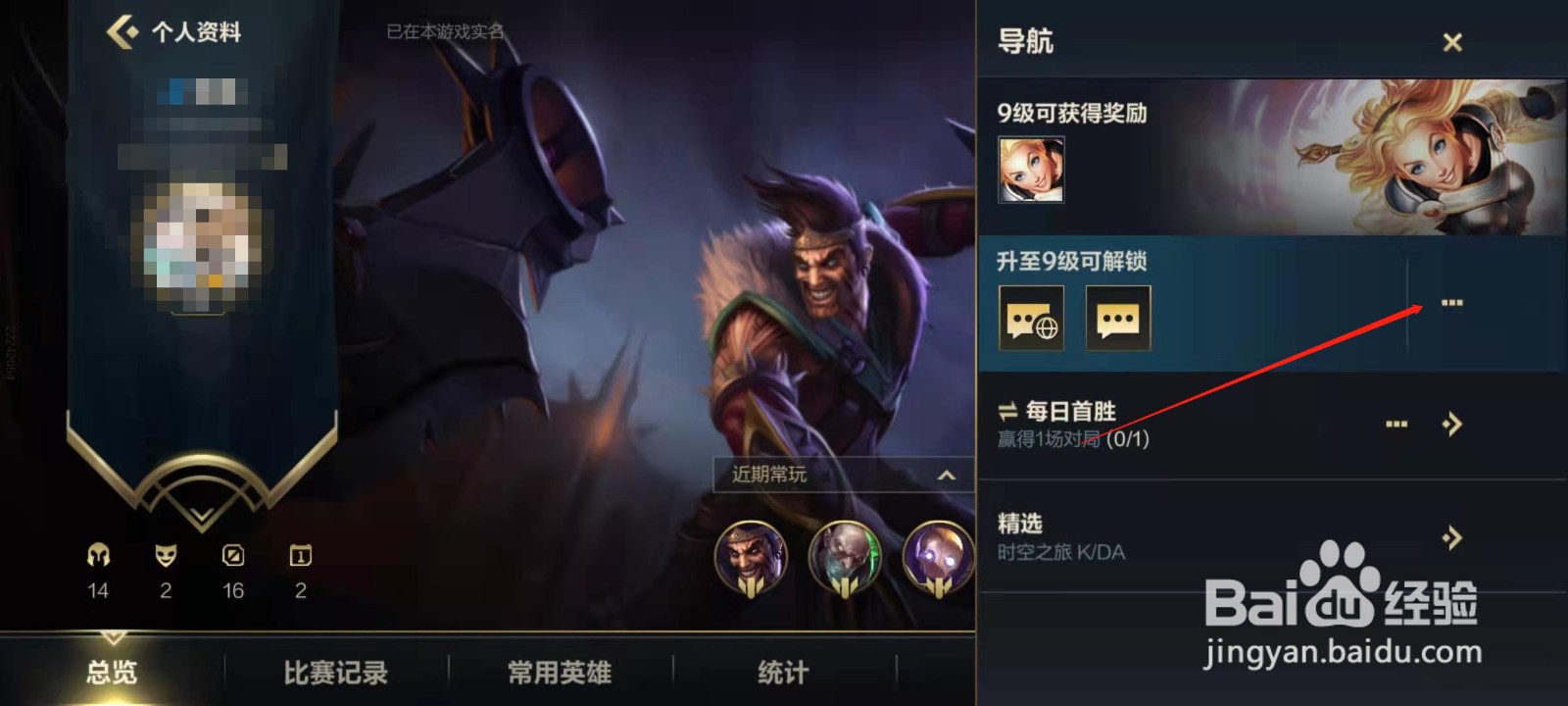The height and width of the screenshot is (706, 1568).
Task: Open 时空之旅 K/DA via its arrow
Action: click(1450, 537)
